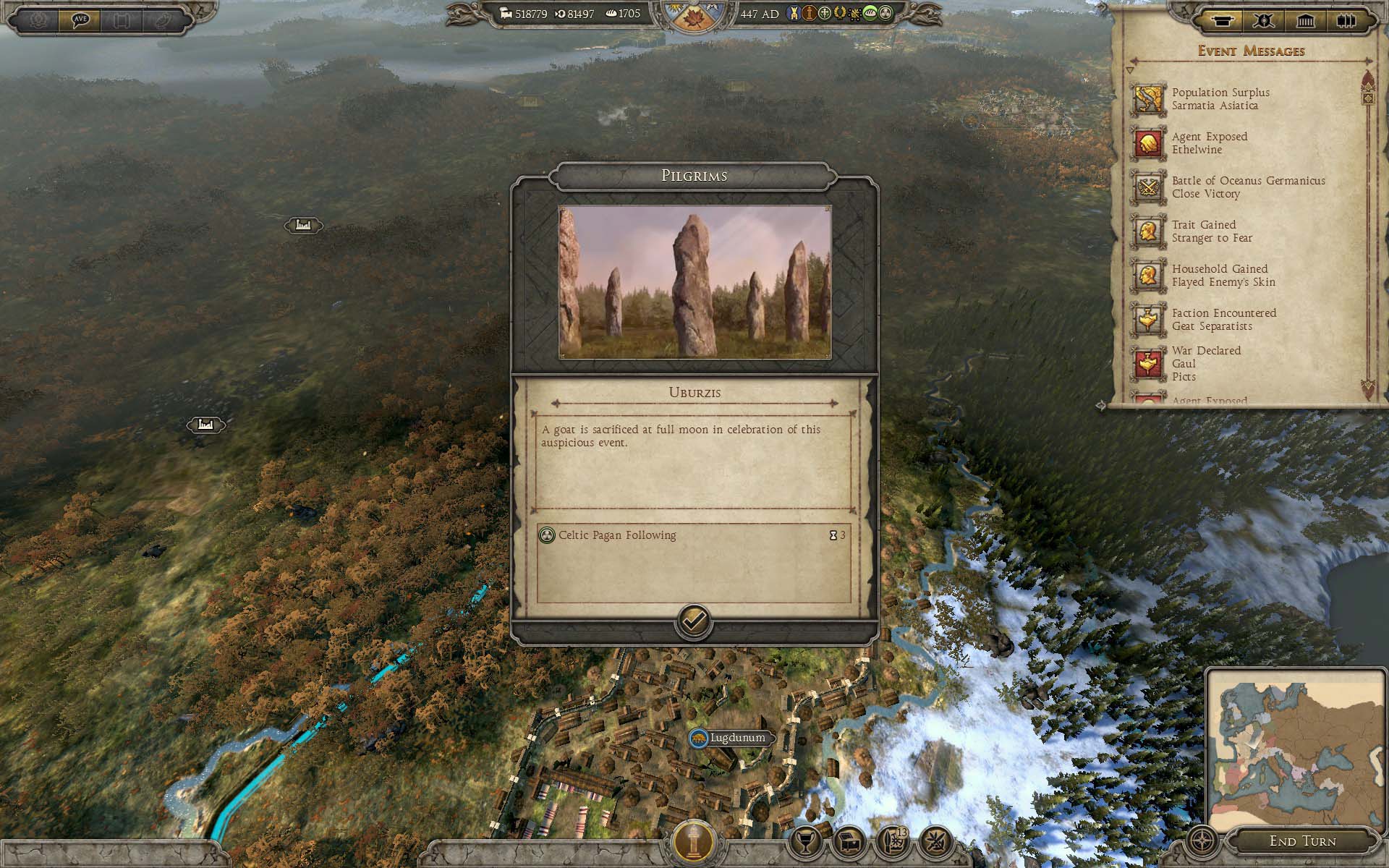End the current turn

pos(1302,841)
